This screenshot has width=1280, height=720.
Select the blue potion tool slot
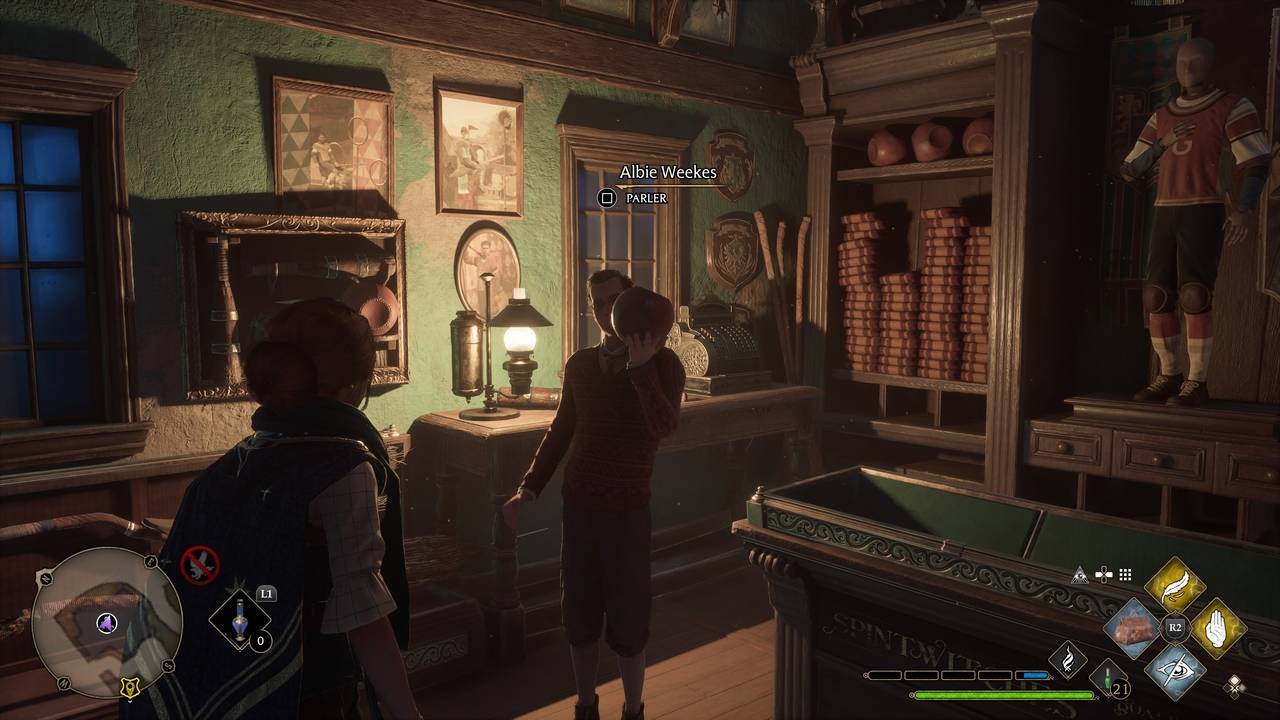pyautogui.click(x=239, y=622)
